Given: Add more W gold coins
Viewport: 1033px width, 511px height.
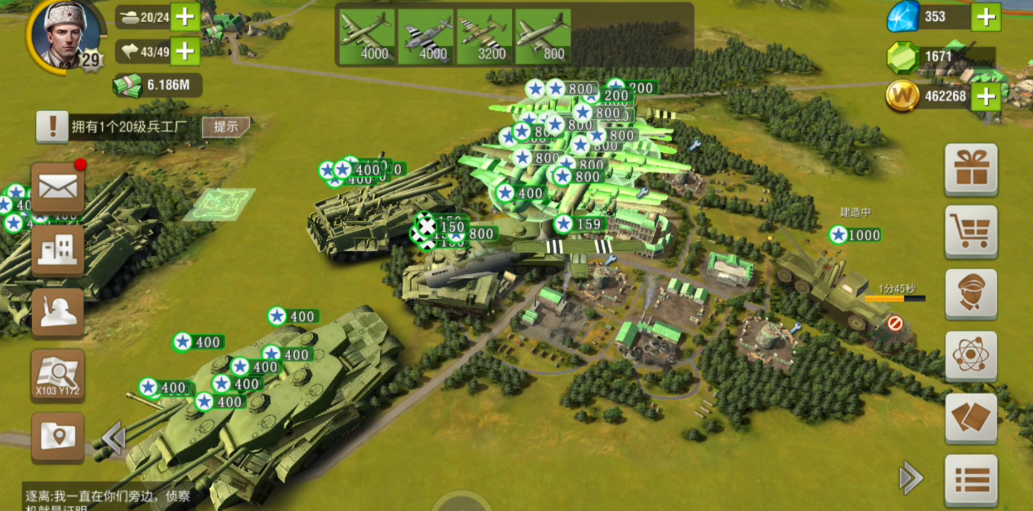Looking at the screenshot, I should 986,96.
